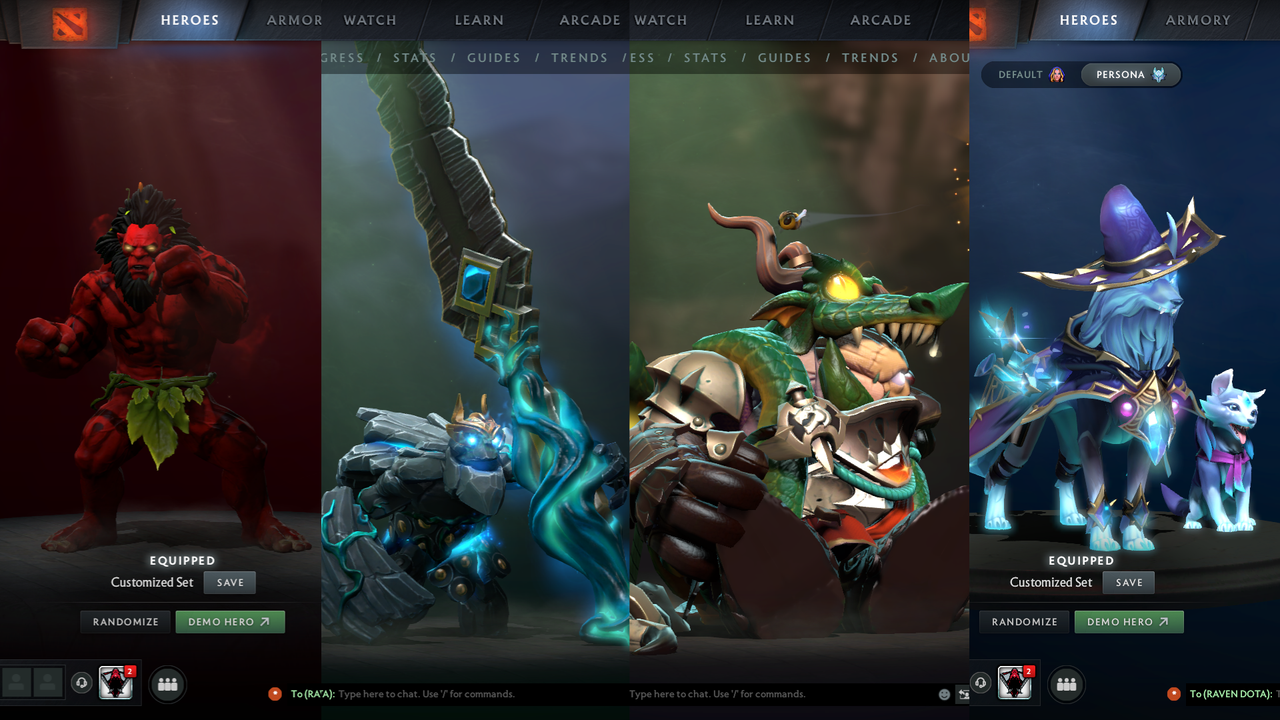Screen dimensions: 1280x720
Task: Click the wolf icon next to PERSONA
Action: click(1158, 74)
